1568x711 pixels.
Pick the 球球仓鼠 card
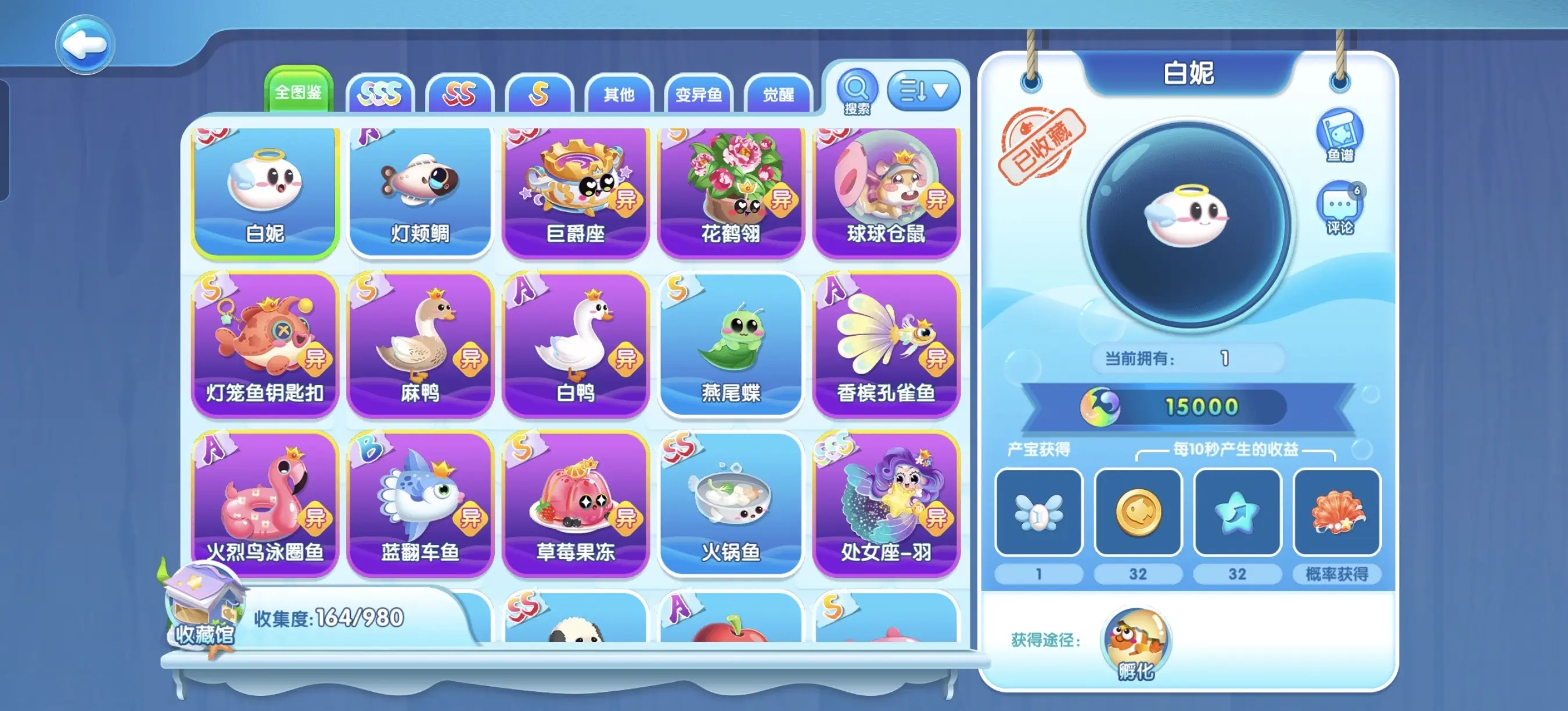click(x=886, y=192)
